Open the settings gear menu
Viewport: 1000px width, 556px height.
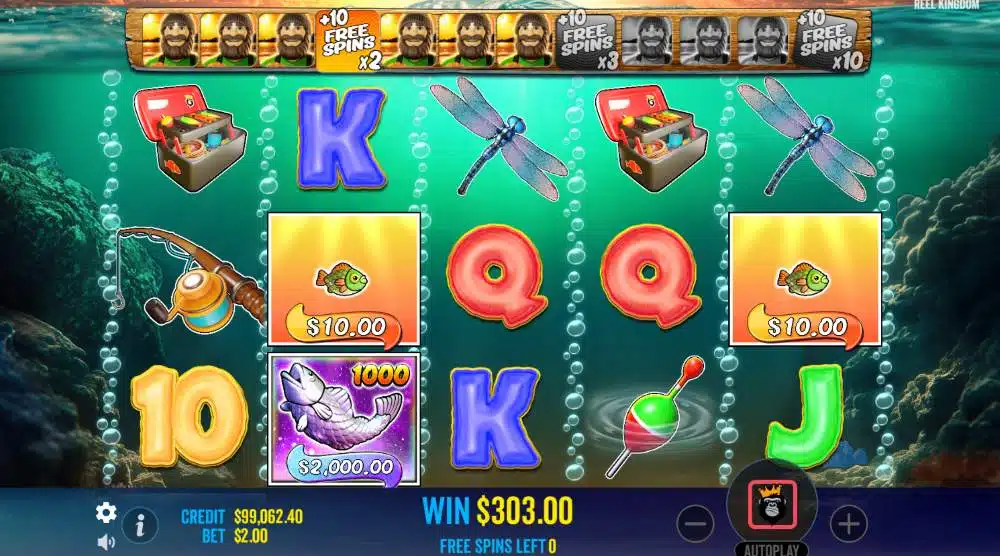106,513
